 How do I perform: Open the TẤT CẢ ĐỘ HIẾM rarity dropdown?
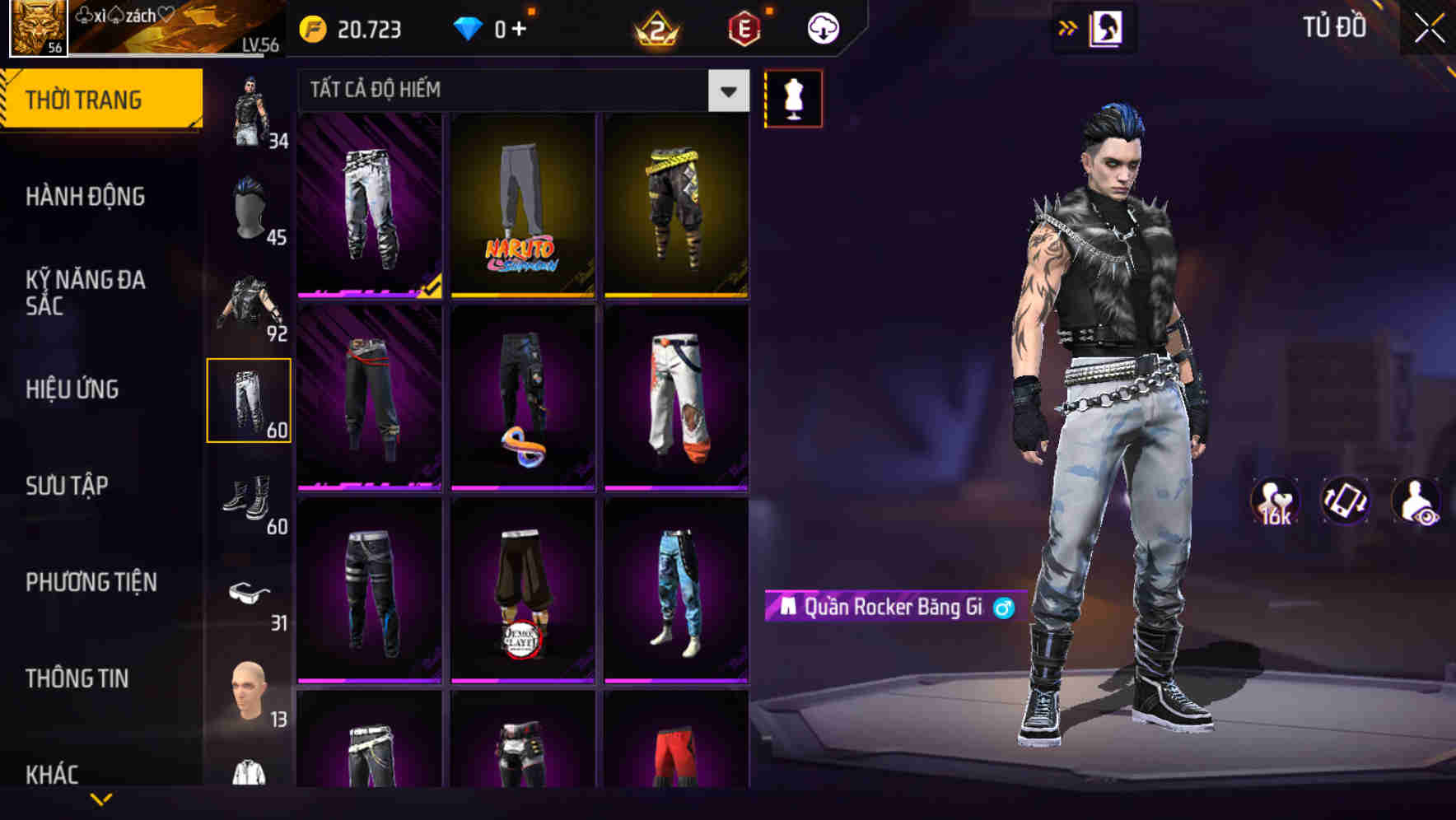(519, 90)
